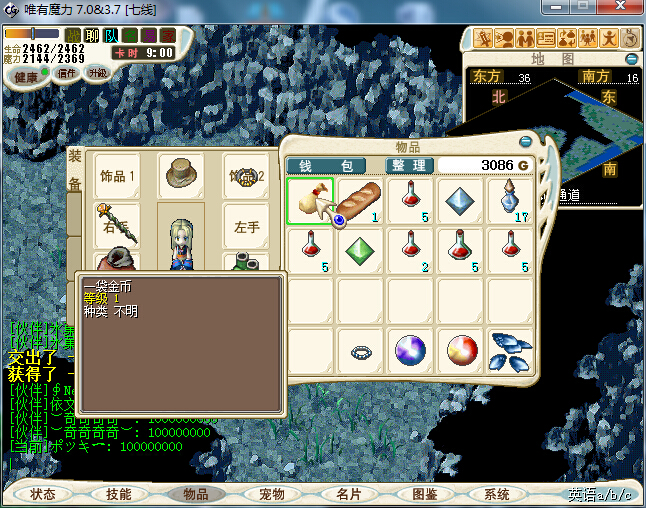This screenshot has width=646, height=508.
Task: Select the blue crystal item
Action: pyautogui.click(x=460, y=201)
